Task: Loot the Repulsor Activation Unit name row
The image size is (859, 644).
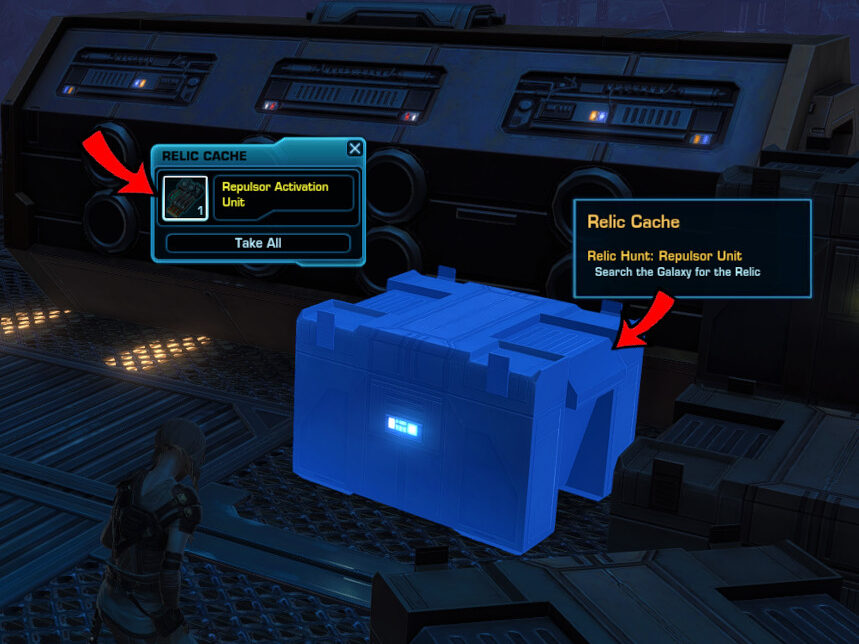Action: coord(283,195)
